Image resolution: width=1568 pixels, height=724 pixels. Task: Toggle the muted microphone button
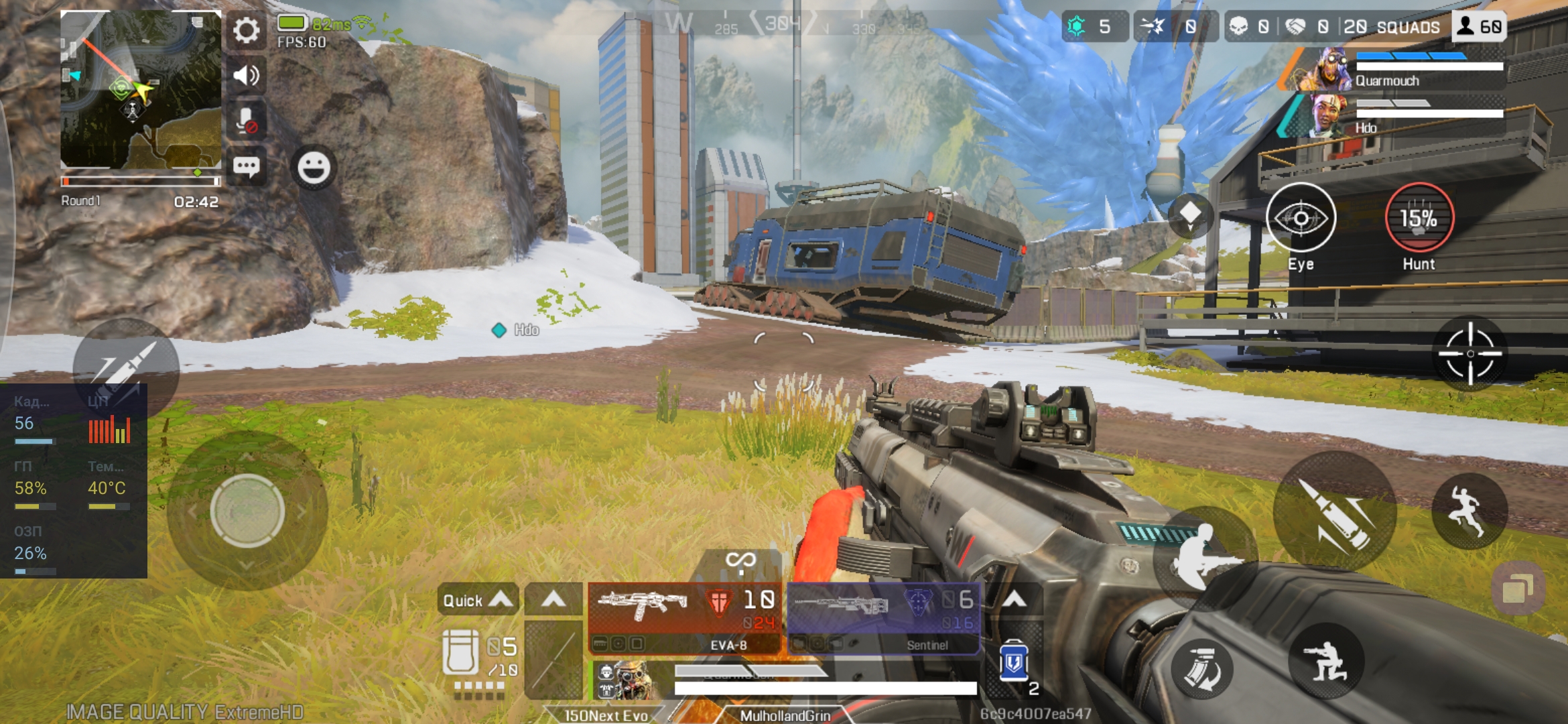point(246,121)
